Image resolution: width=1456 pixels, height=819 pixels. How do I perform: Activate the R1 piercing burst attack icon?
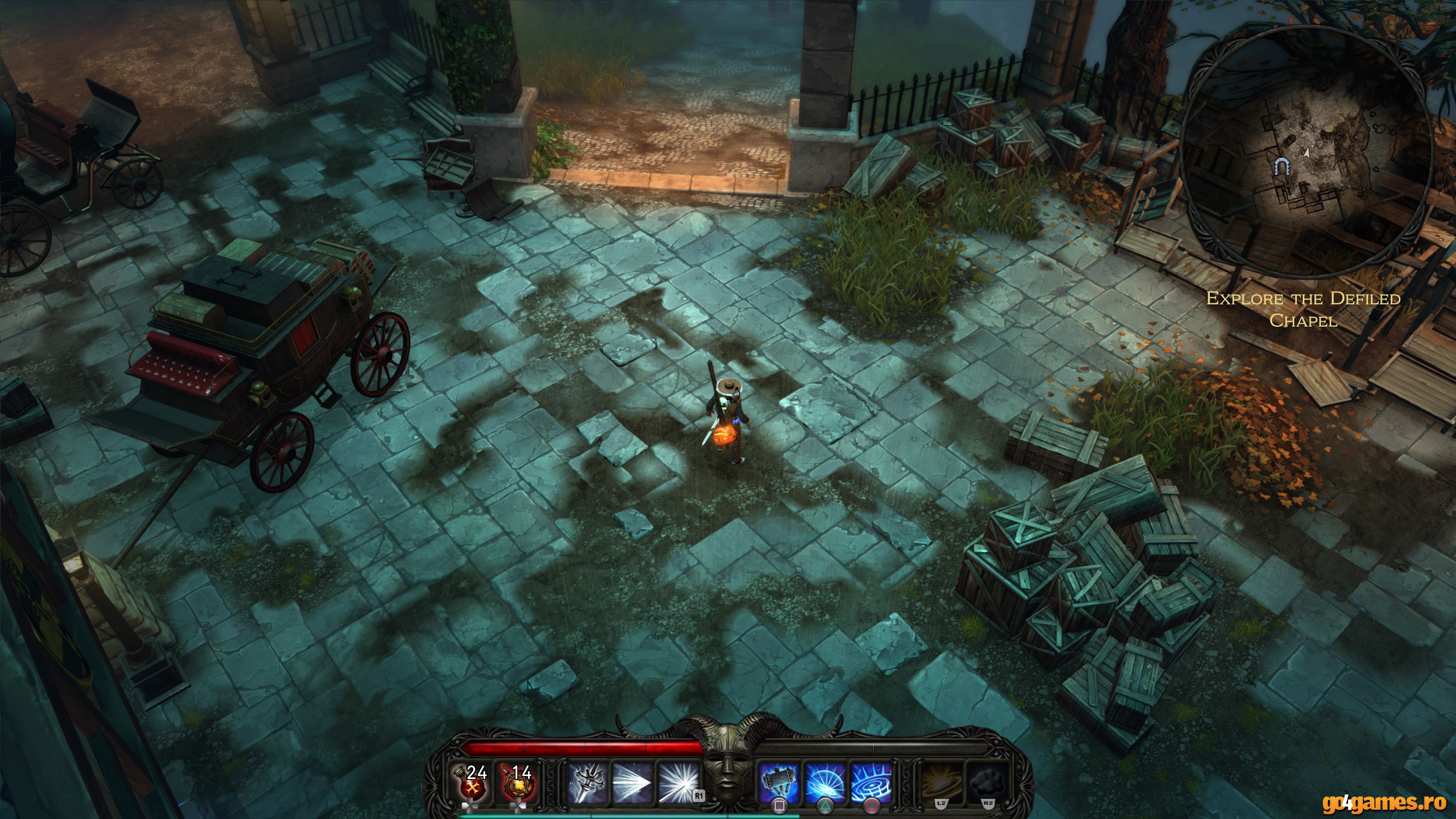click(x=679, y=783)
